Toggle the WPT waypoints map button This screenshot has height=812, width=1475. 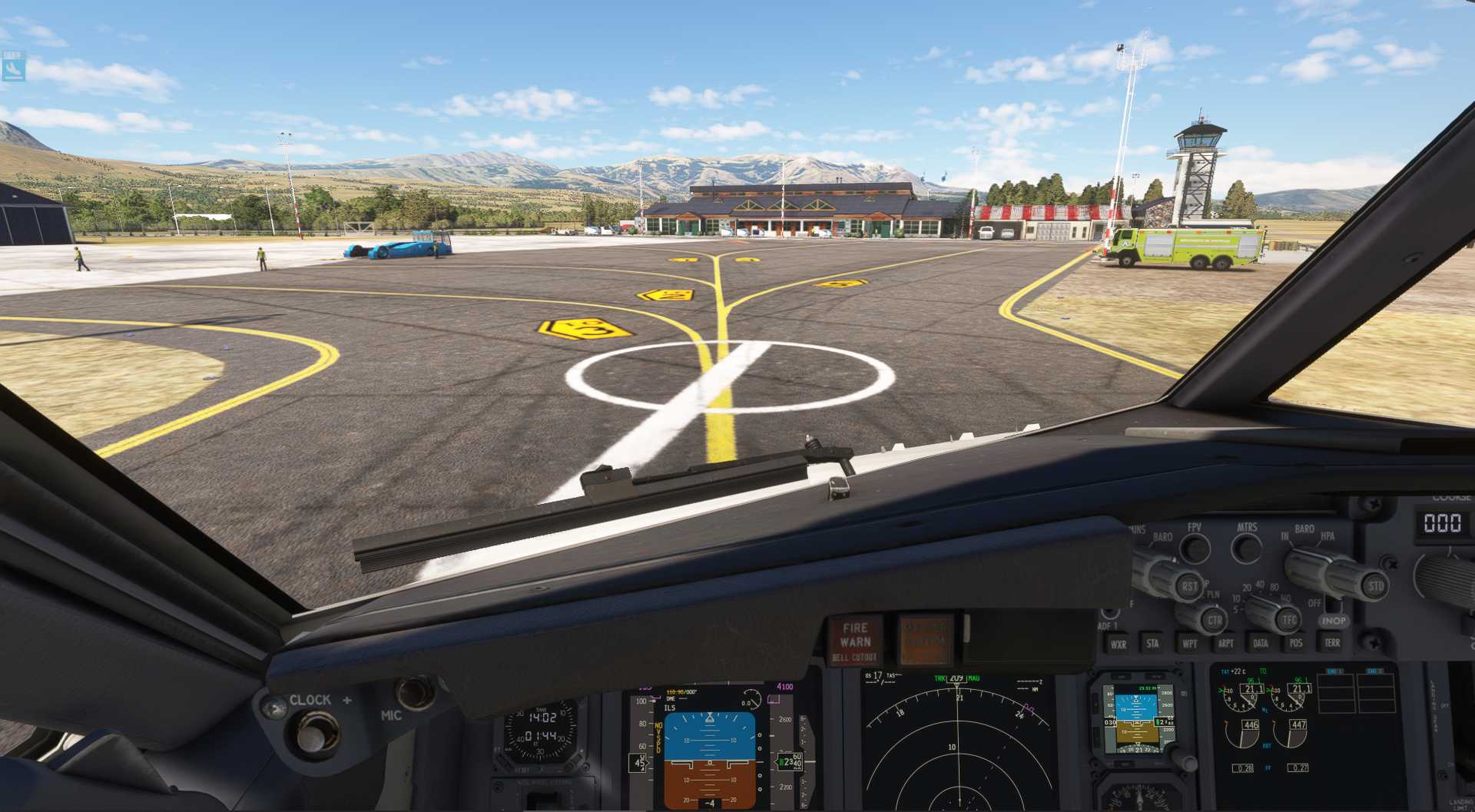click(1189, 644)
